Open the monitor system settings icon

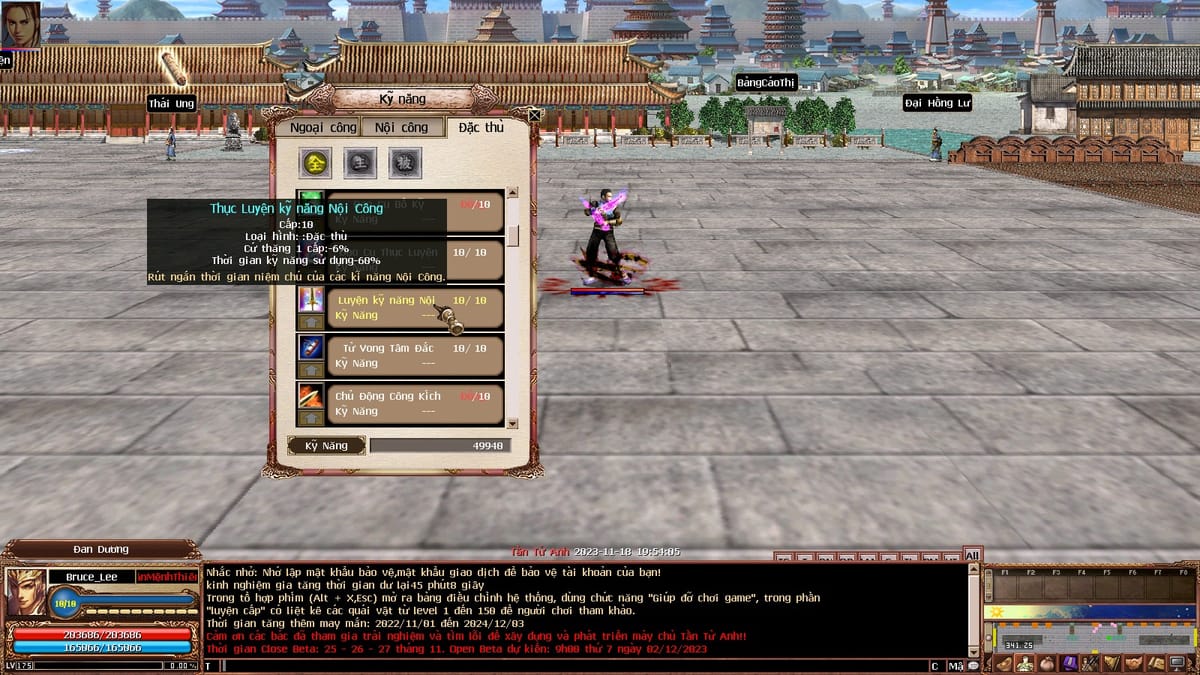coord(1178,663)
